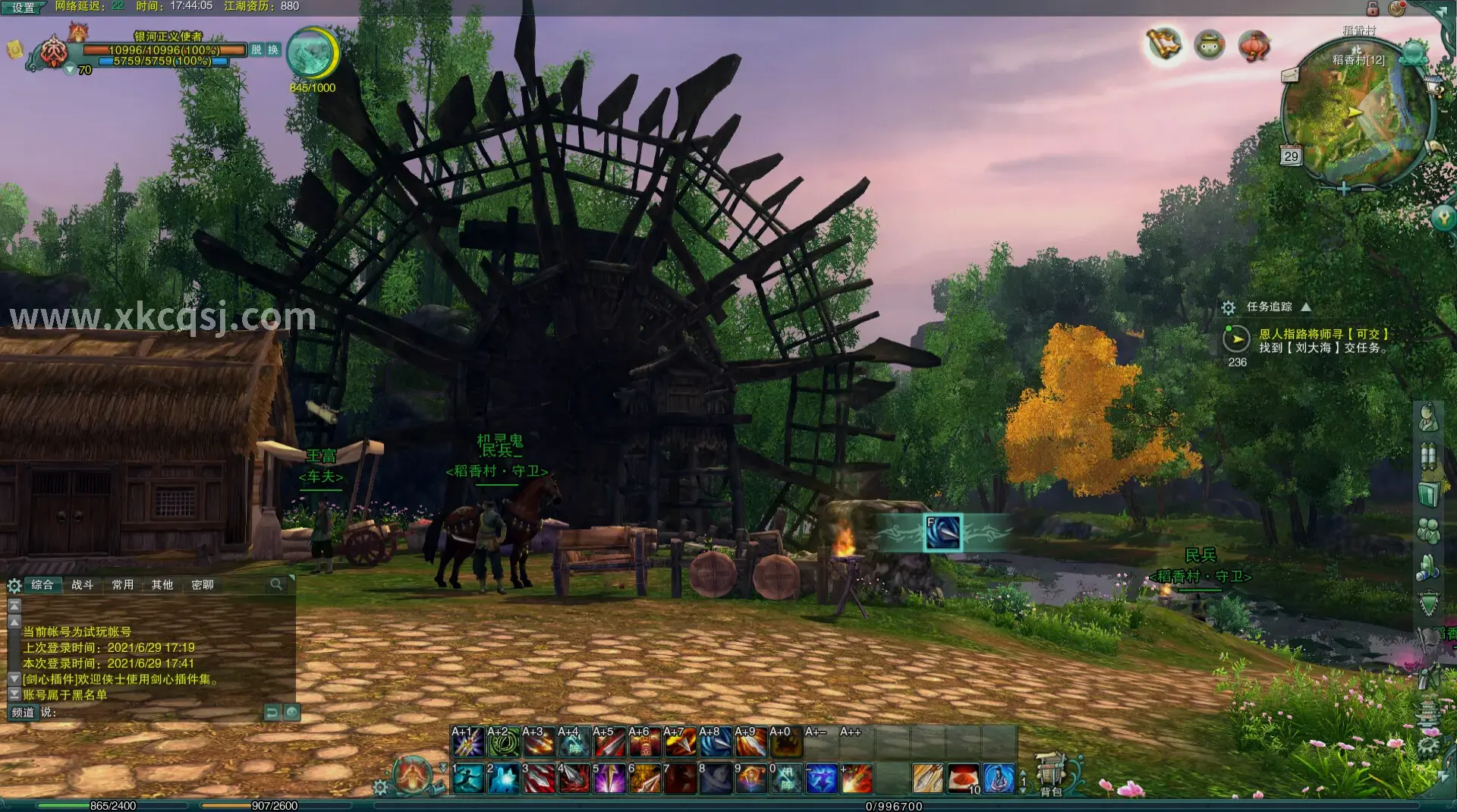Screen dimensions: 1457x812
Task: Click the chat search magnifier icon
Action: [276, 584]
